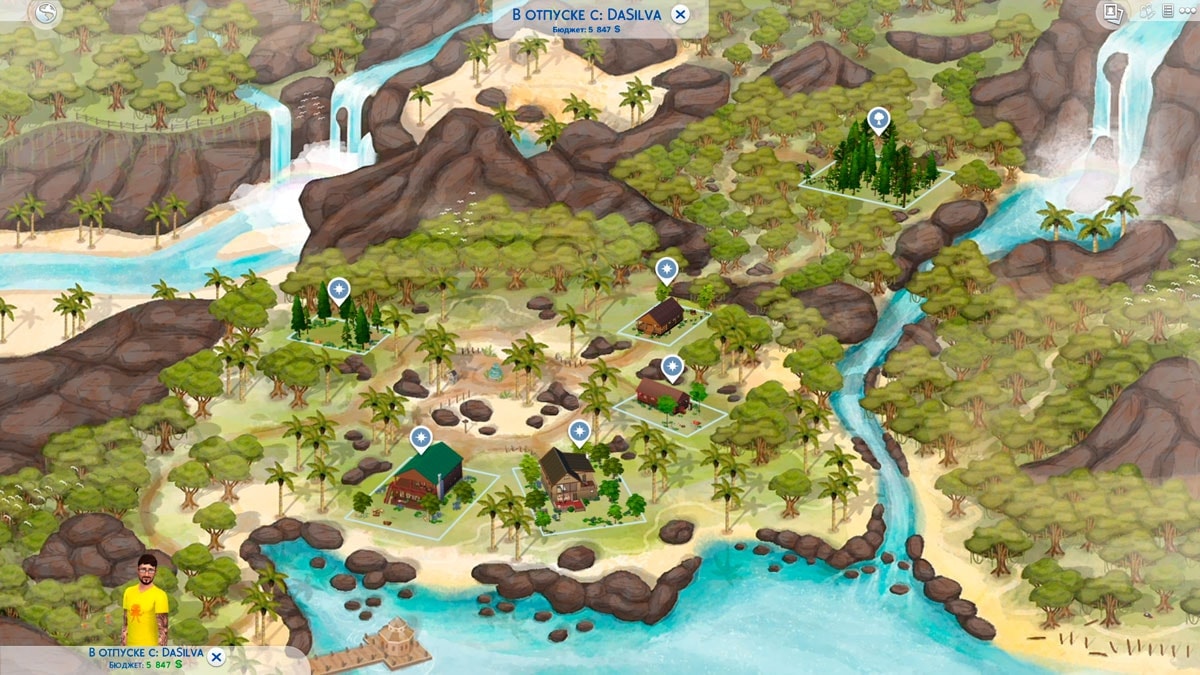
Task: Select the DaSilva Sim in yellow shirt
Action: tap(148, 600)
